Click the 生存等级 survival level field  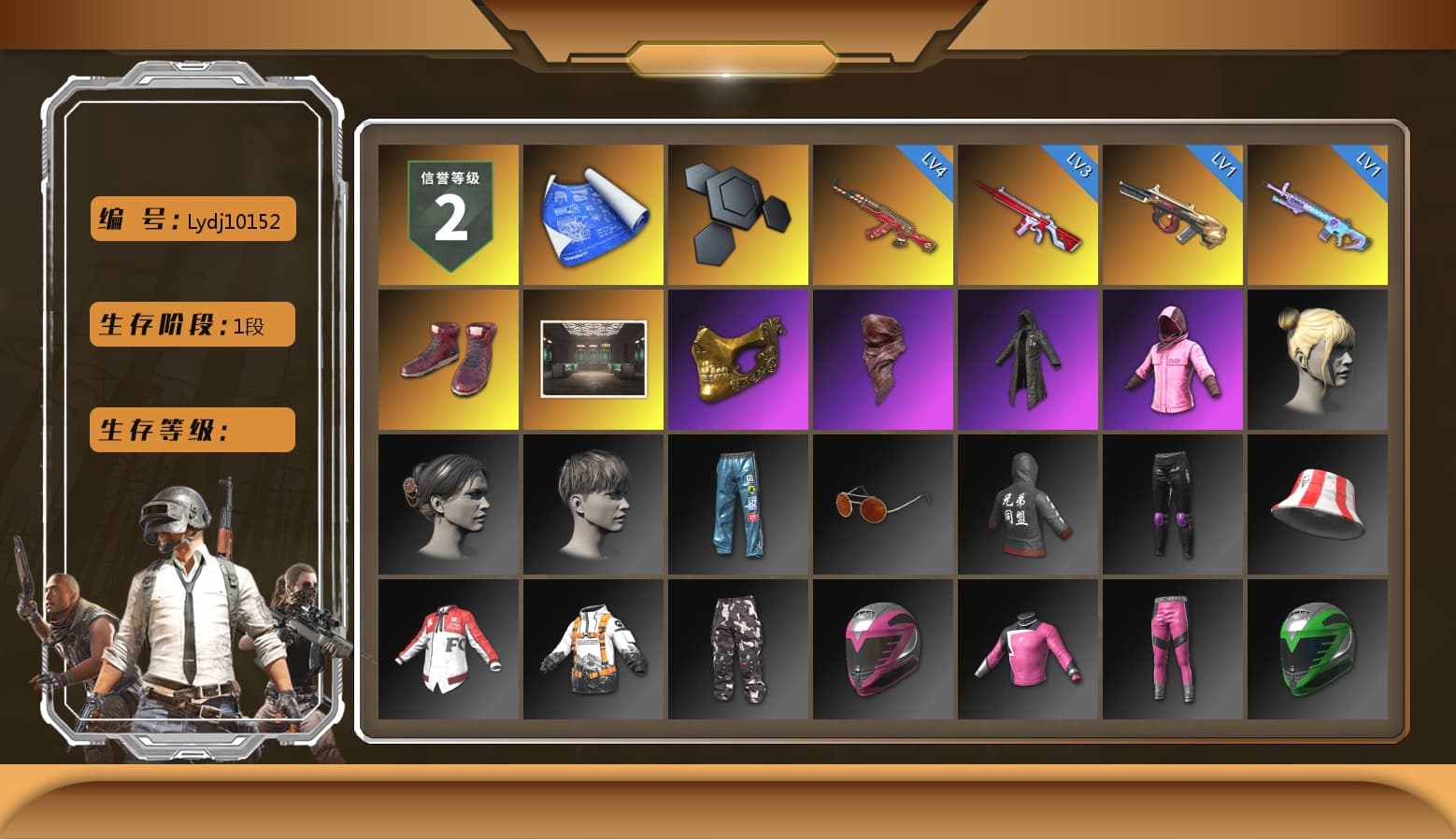tap(191, 430)
